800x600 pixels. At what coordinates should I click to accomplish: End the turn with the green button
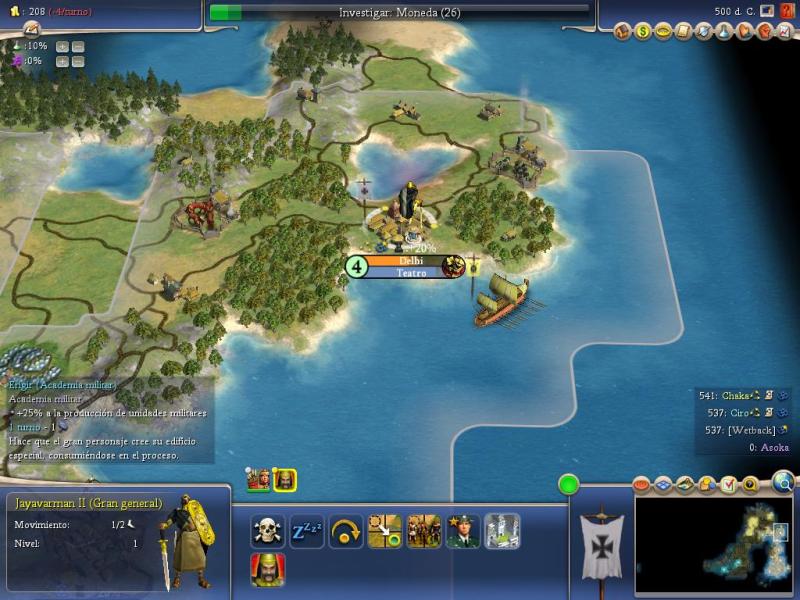(x=569, y=485)
